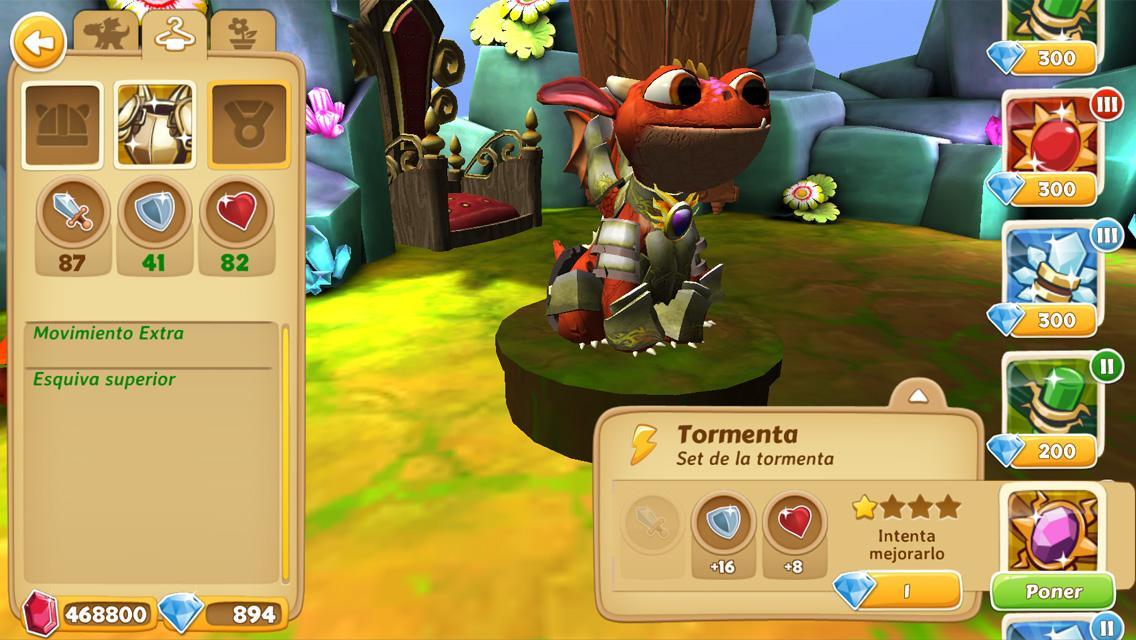Go back with the yellow arrow button

coord(37,43)
